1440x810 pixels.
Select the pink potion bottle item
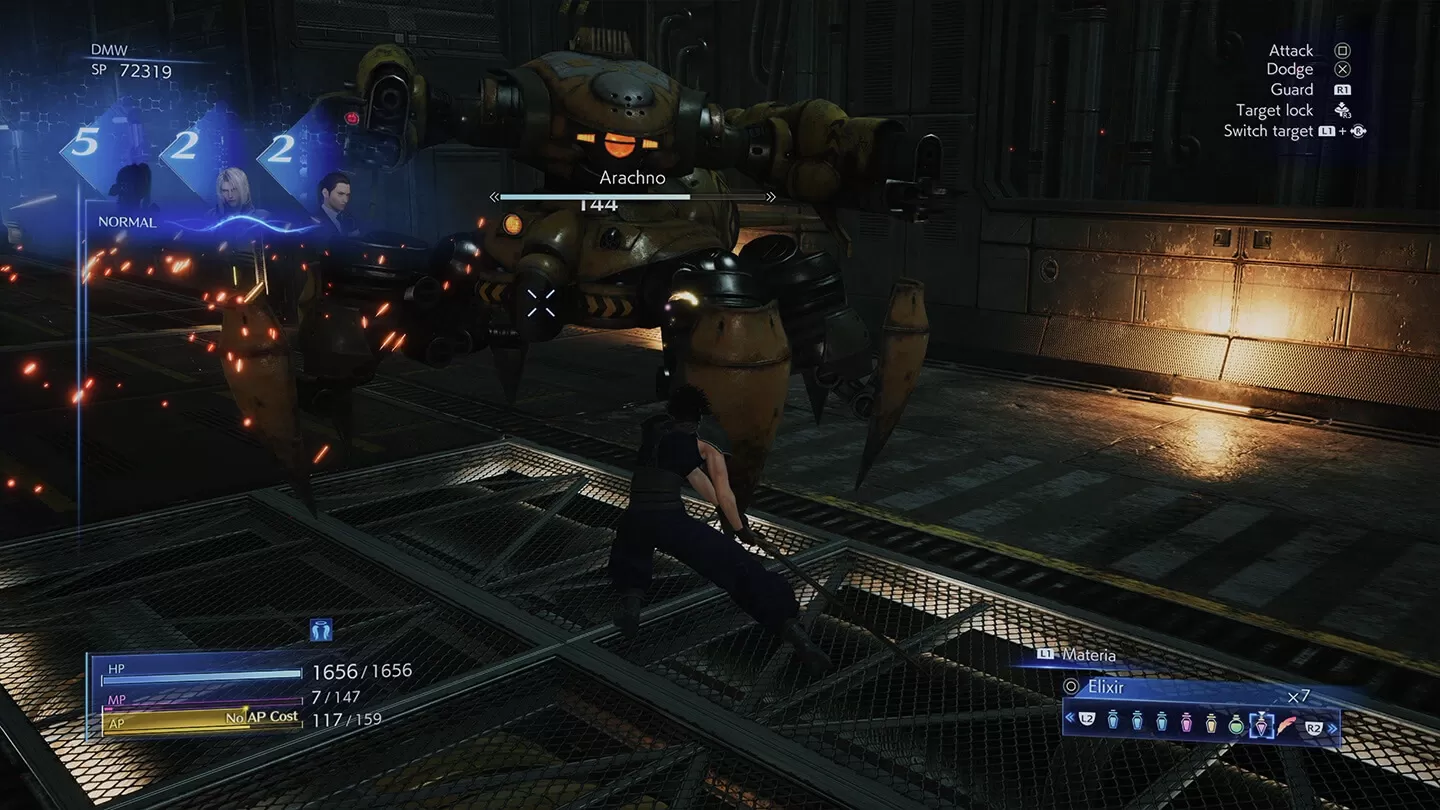click(1186, 720)
